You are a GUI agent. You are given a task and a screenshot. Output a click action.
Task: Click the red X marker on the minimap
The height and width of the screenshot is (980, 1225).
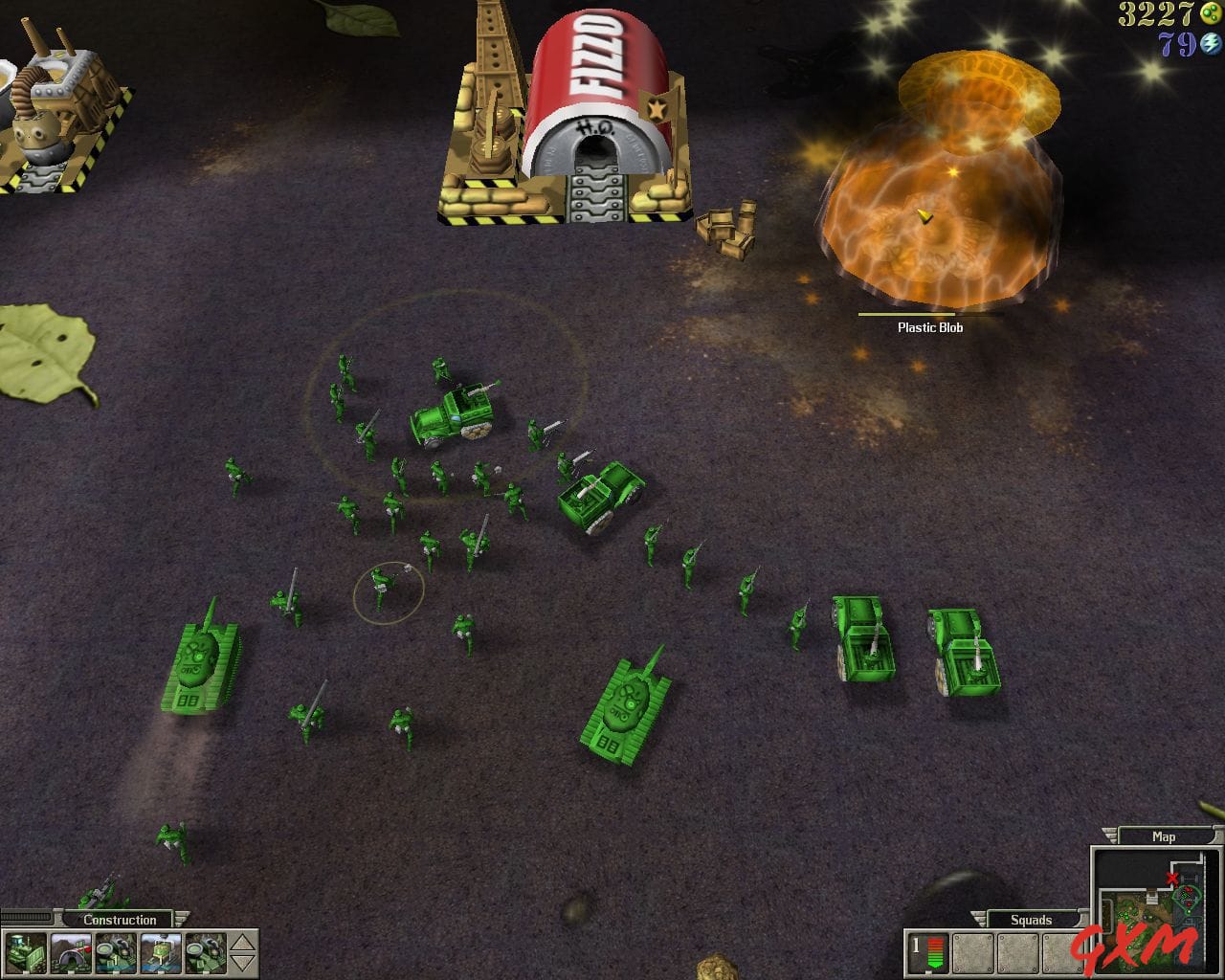(1171, 878)
